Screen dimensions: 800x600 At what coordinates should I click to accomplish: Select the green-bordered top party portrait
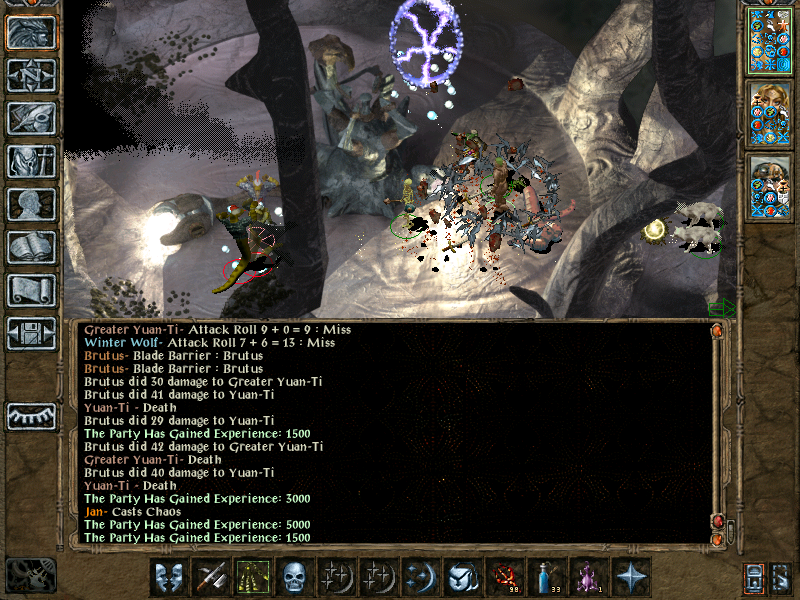coord(770,38)
